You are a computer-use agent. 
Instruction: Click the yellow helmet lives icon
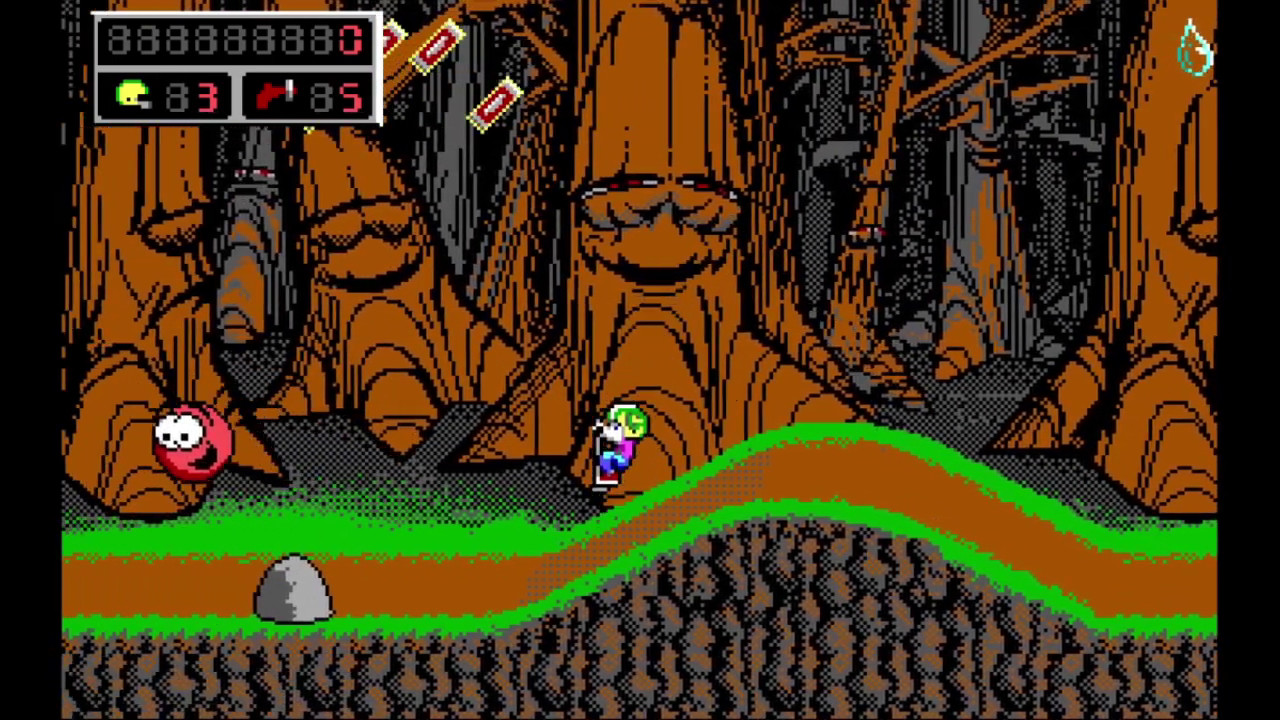[x=132, y=96]
